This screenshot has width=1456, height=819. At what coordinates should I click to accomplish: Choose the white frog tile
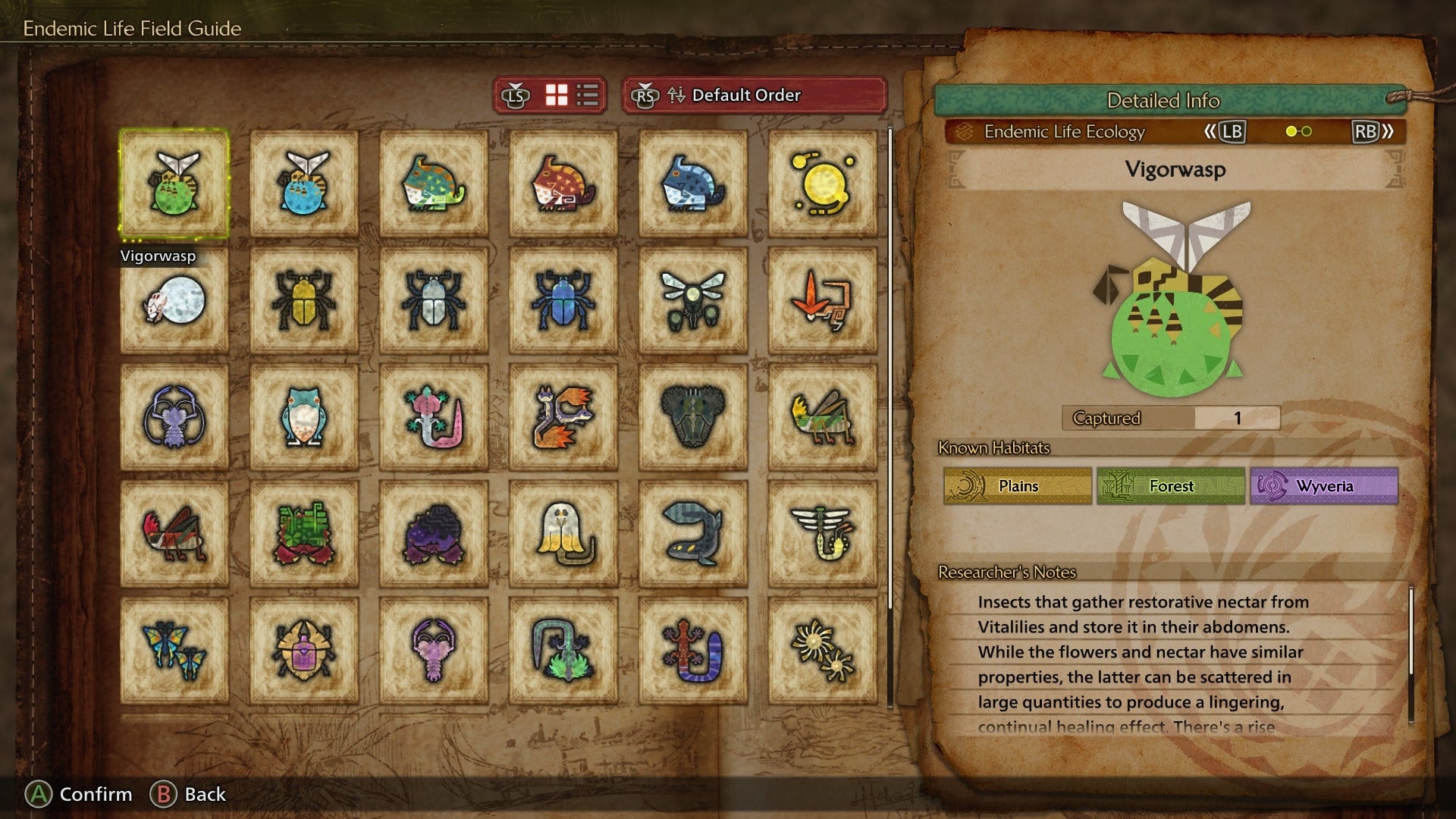click(304, 417)
